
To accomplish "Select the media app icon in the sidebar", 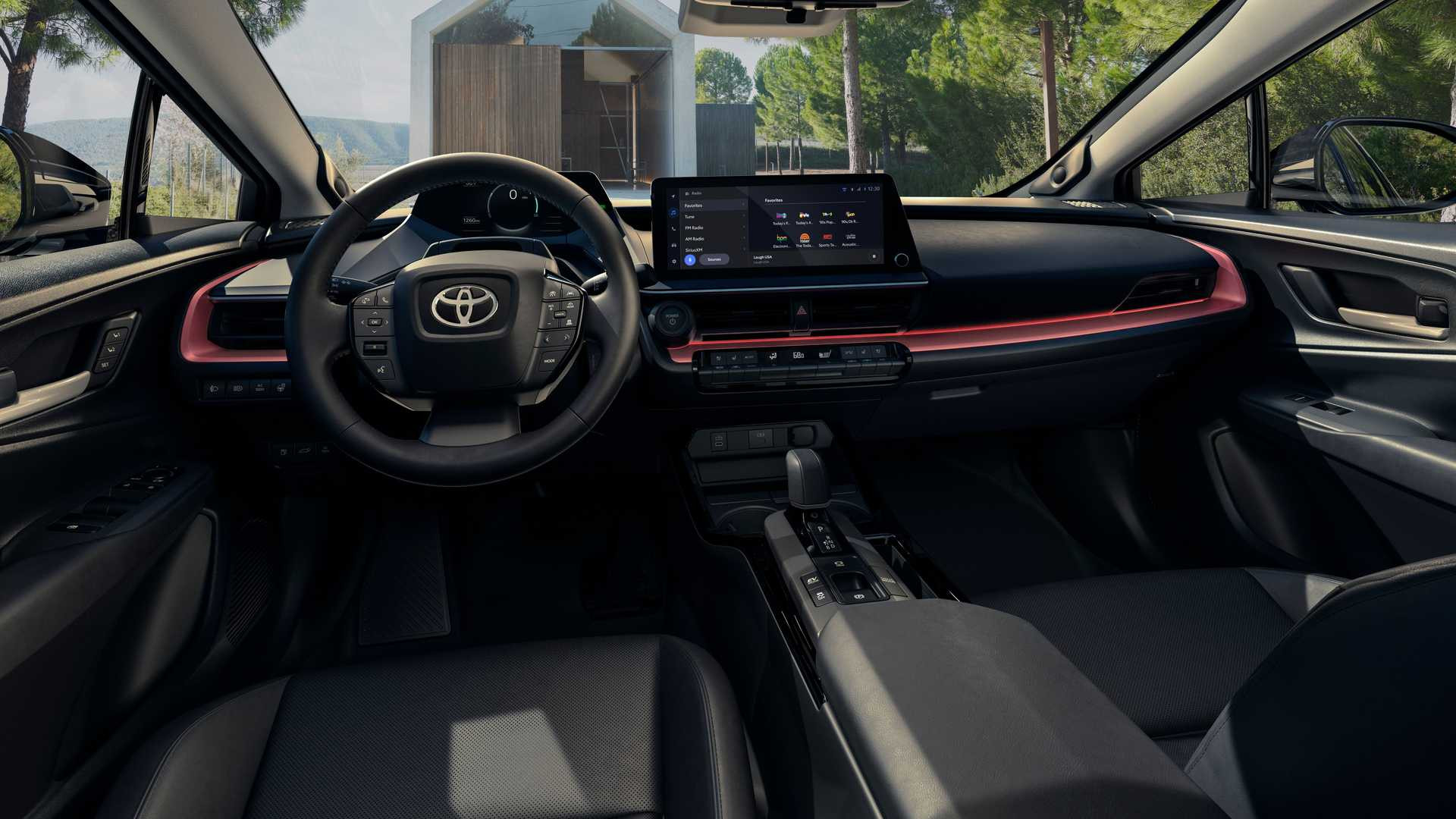I will coord(673,212).
